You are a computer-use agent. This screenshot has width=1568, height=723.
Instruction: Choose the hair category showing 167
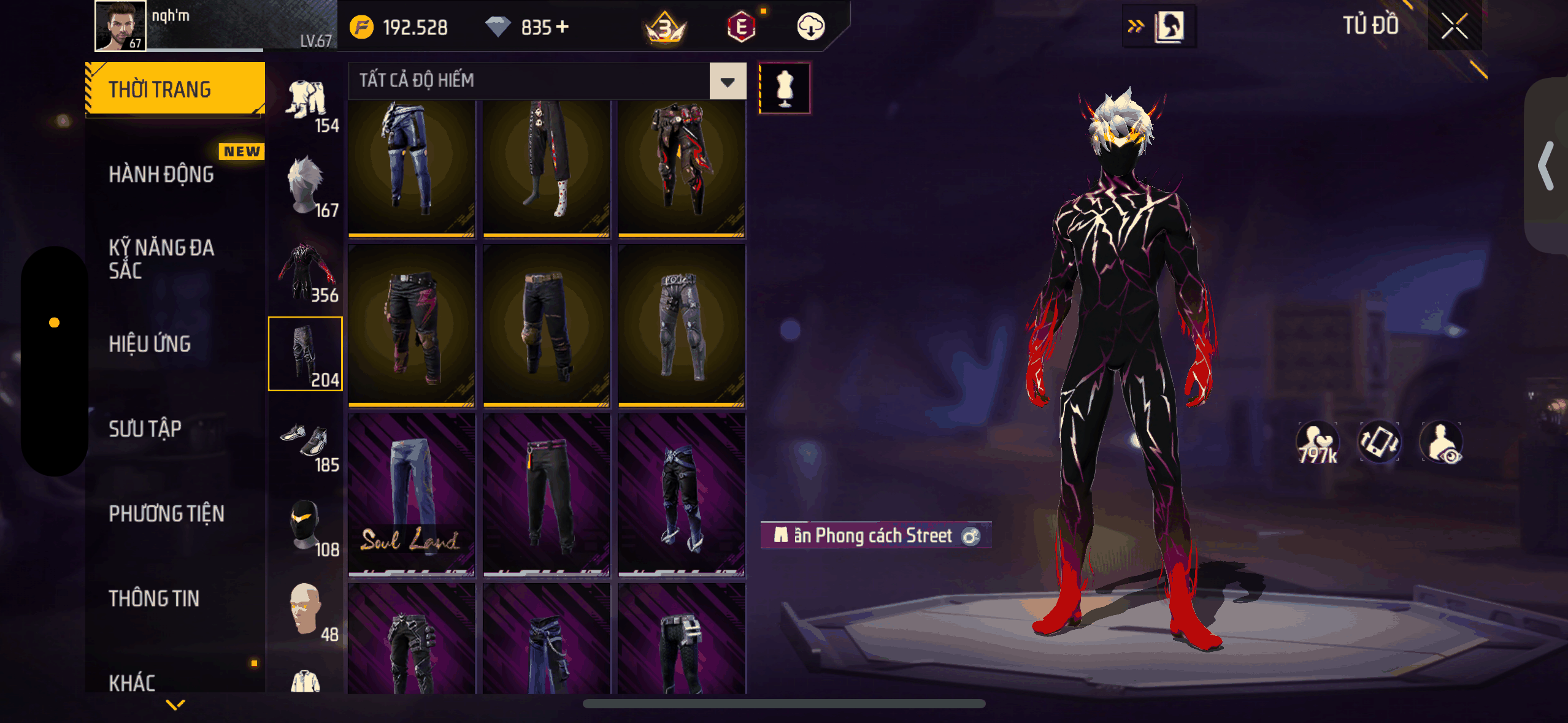point(306,187)
